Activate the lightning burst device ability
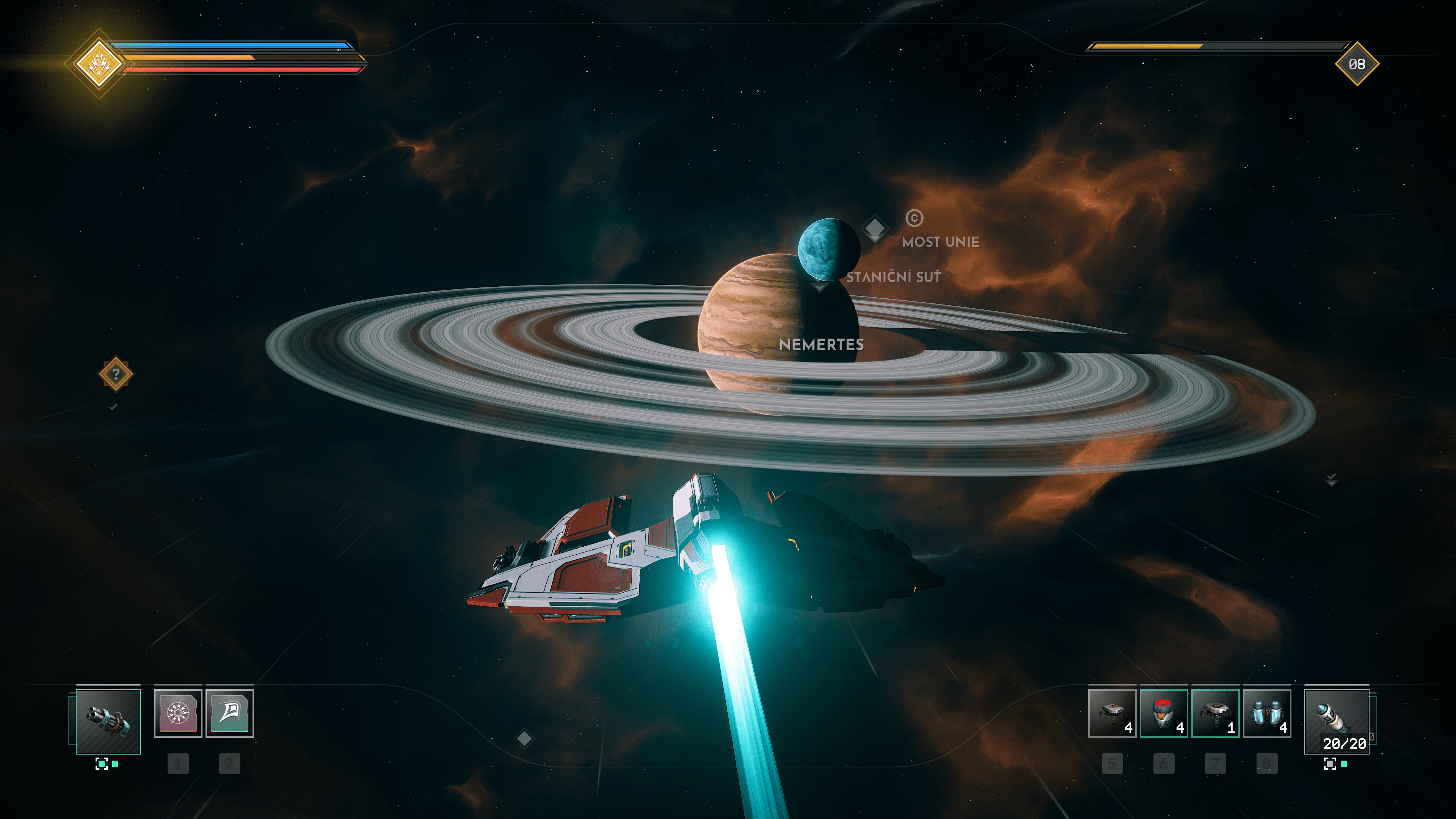Viewport: 1456px width, 819px height. pyautogui.click(x=177, y=713)
